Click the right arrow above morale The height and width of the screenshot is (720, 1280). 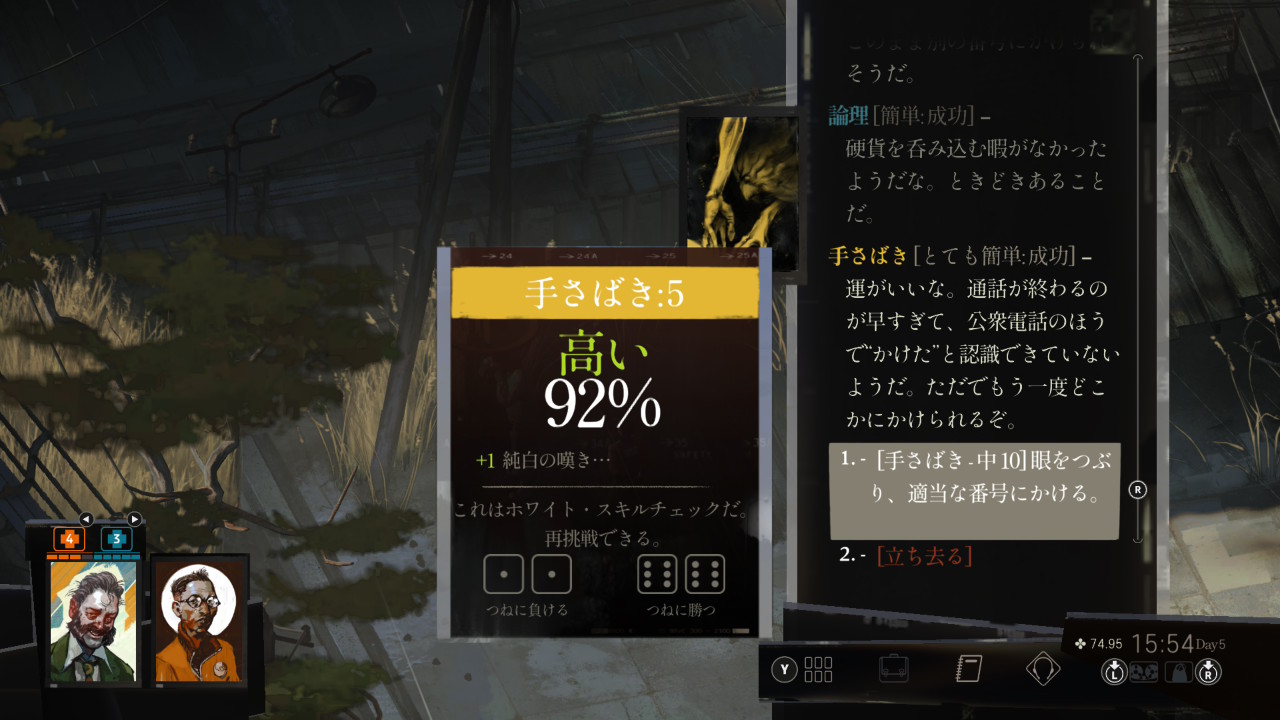coord(134,519)
